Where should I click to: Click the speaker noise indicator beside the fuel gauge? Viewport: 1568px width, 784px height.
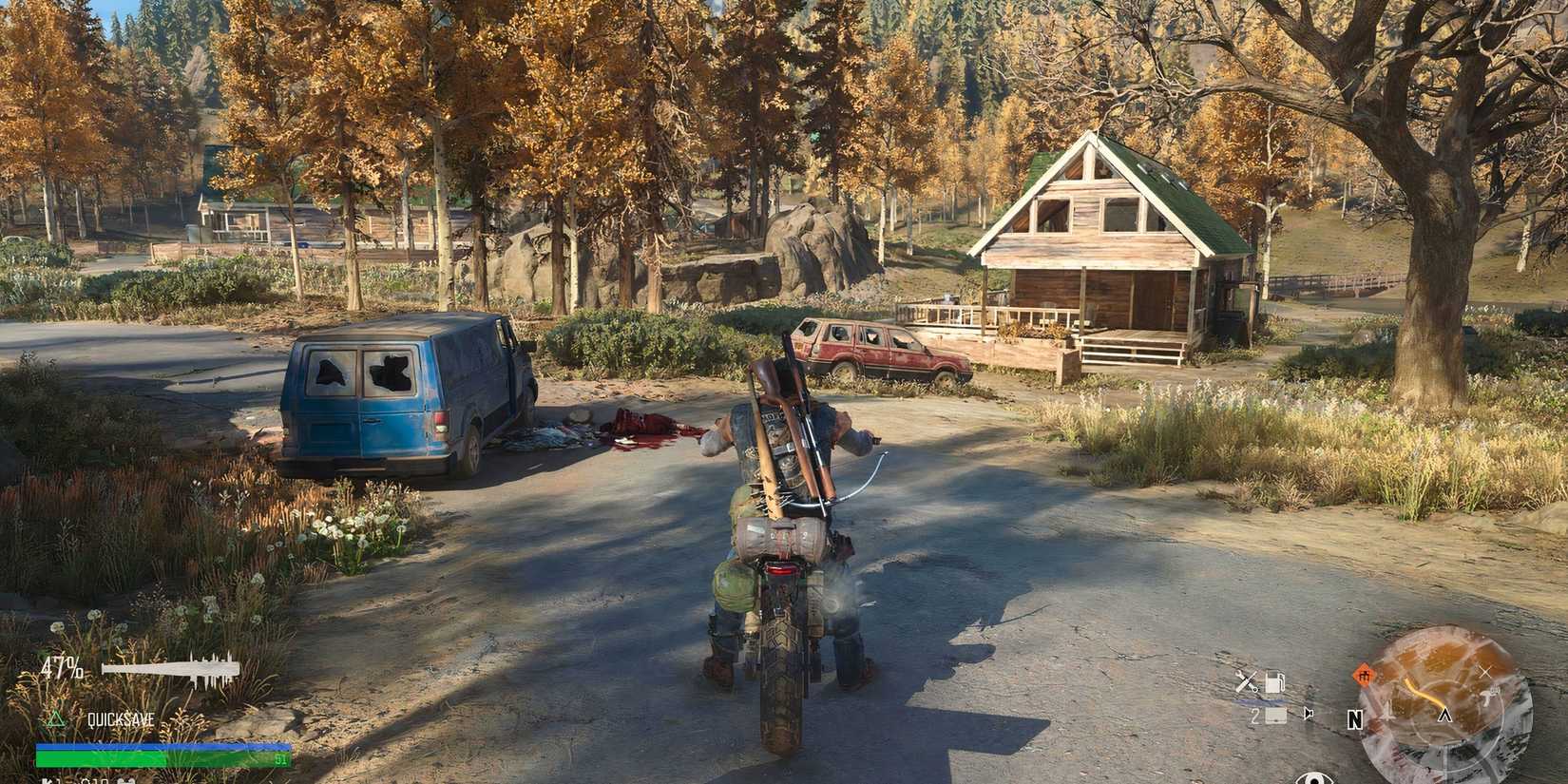[1308, 714]
